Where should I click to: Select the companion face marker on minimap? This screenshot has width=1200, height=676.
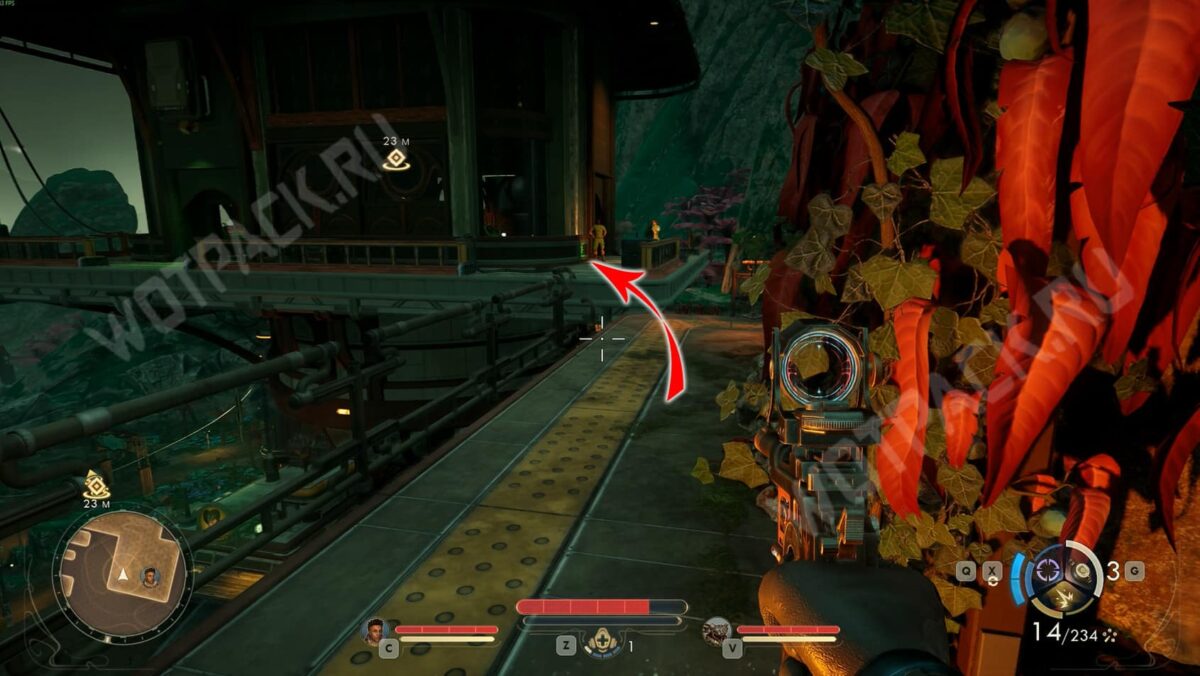coord(150,577)
